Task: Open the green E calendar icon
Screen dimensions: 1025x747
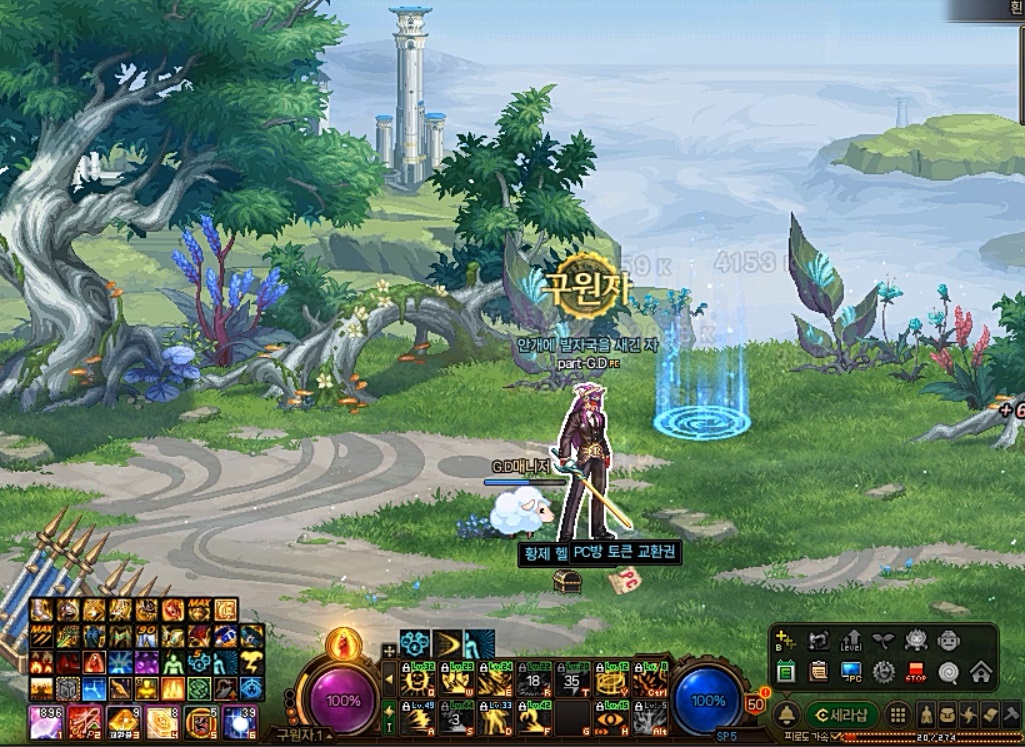Action: 787,672
